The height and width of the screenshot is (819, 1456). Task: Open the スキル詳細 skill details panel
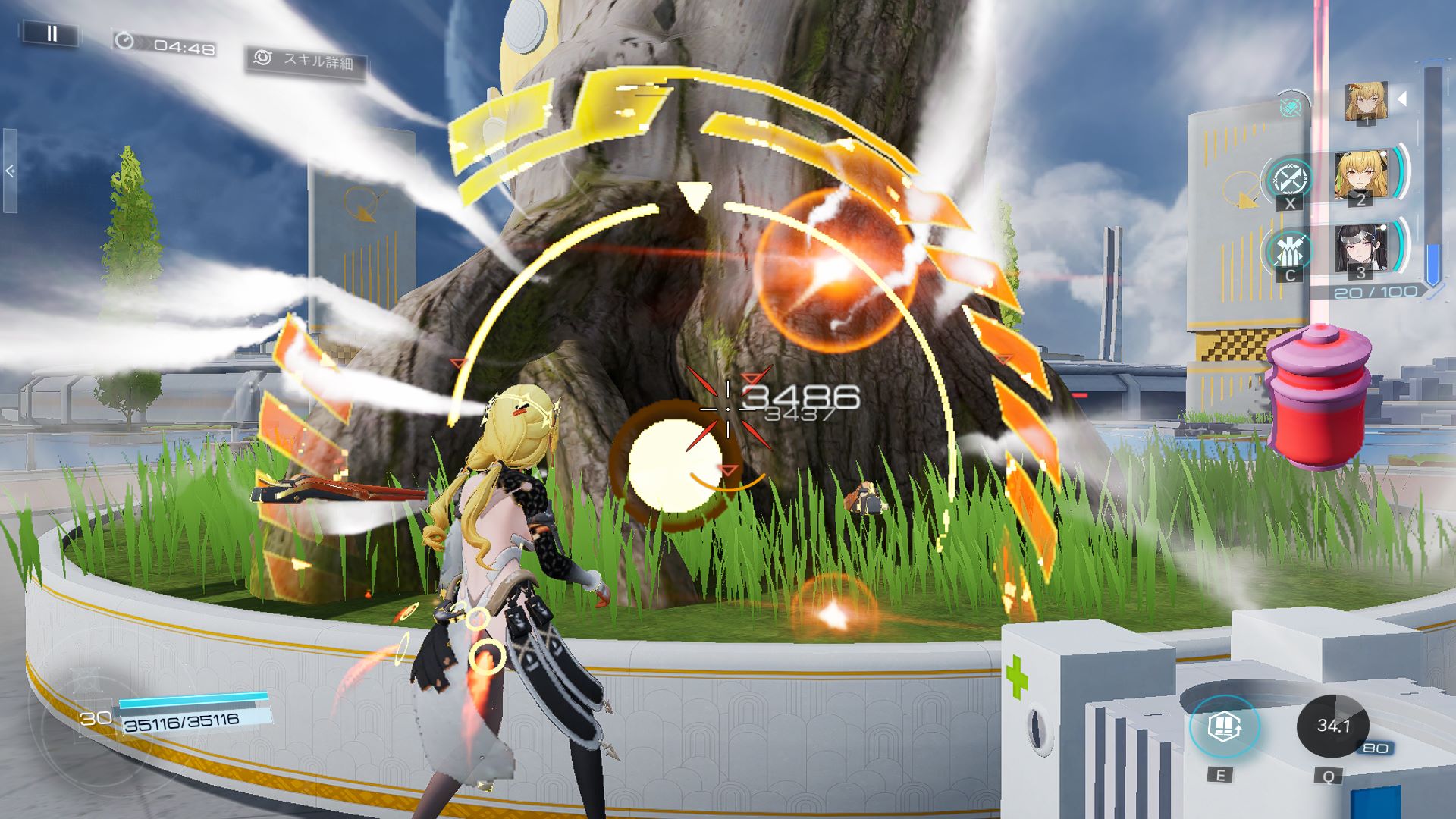coord(306,61)
